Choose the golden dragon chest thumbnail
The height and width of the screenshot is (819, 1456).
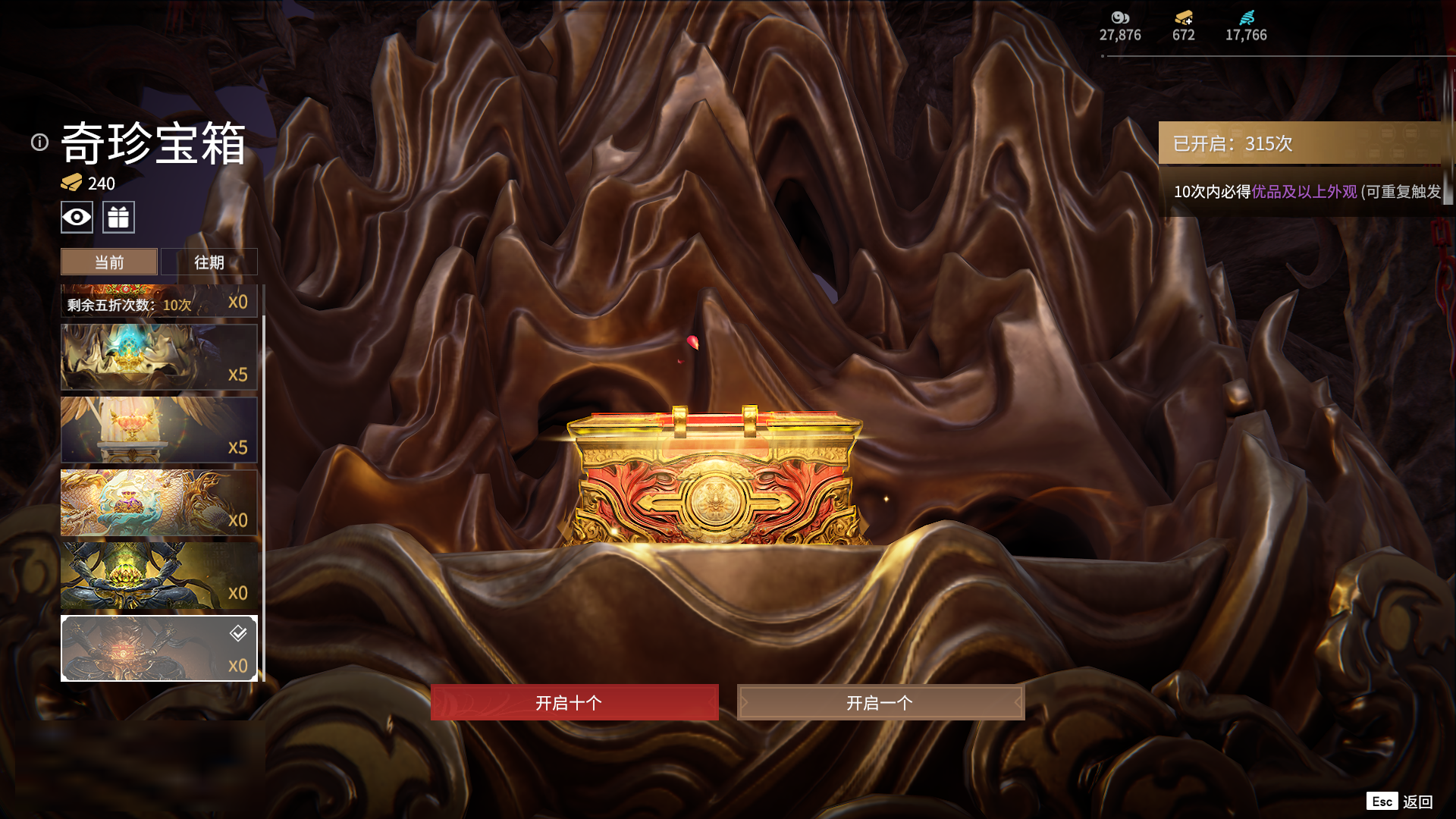tap(158, 503)
